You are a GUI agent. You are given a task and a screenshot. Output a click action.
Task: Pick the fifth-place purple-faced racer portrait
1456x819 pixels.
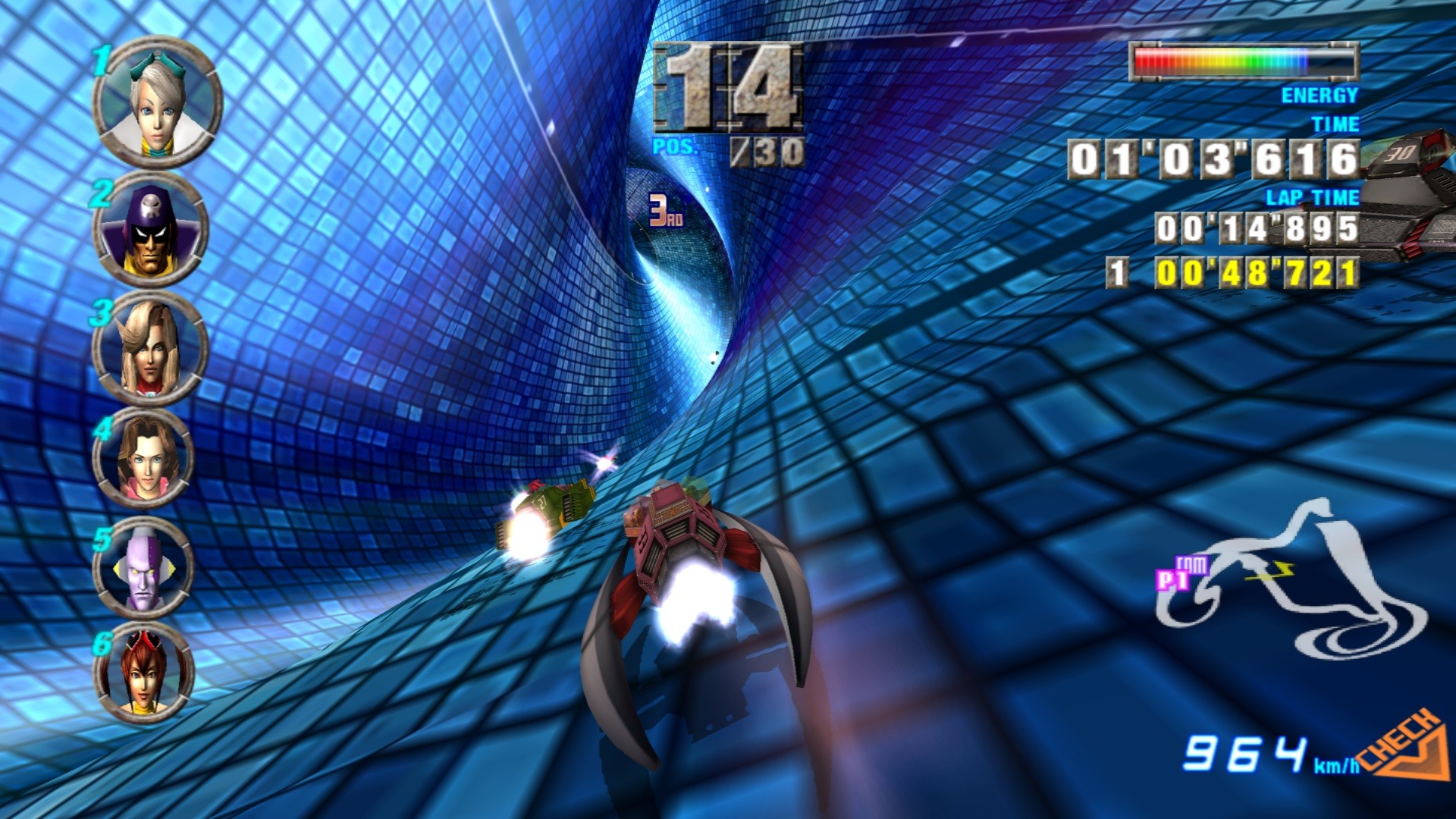click(144, 567)
